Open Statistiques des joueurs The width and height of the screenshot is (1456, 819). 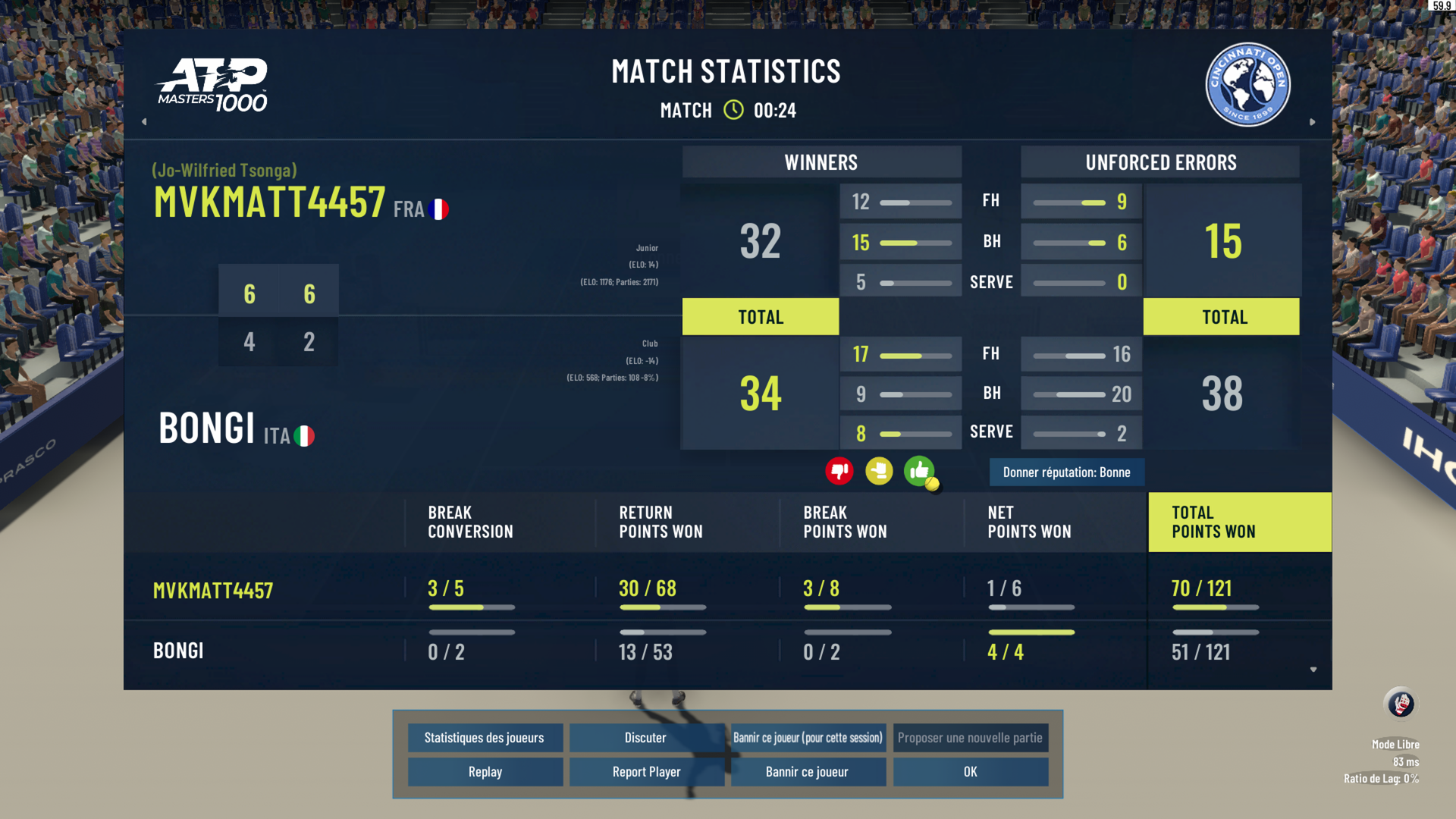click(485, 738)
